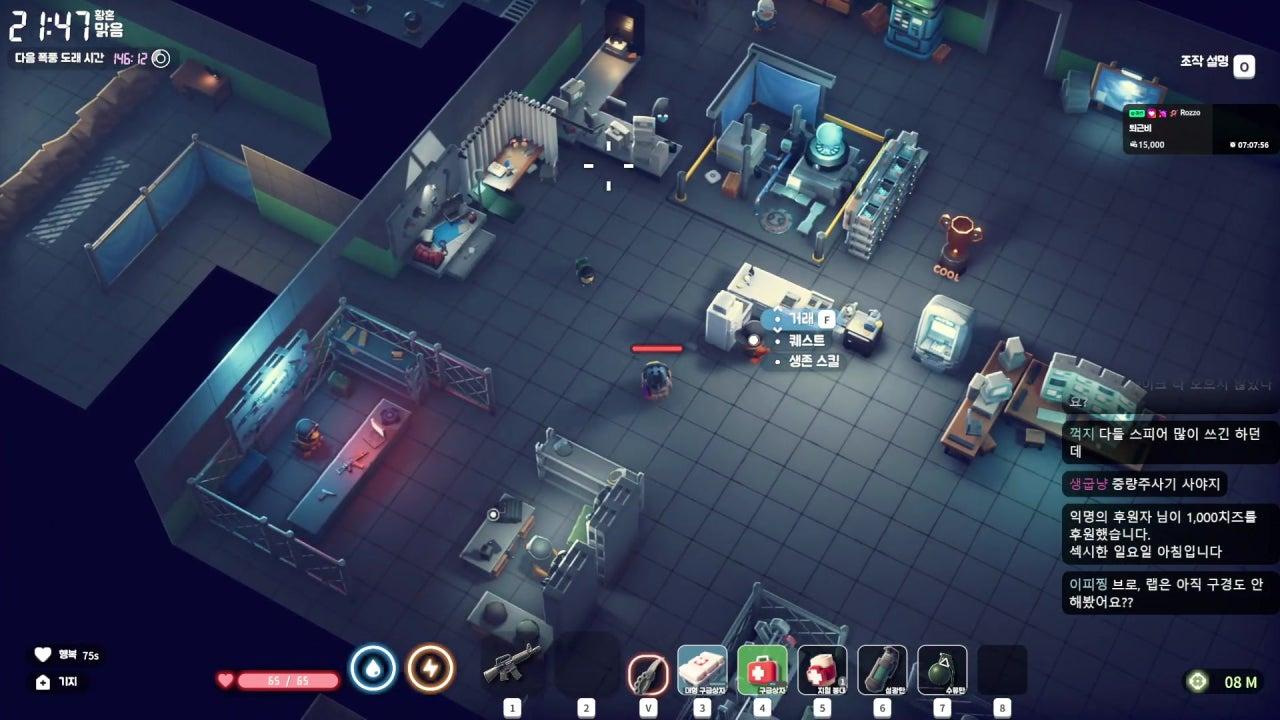
Task: Select the bandage item slot
Action: pos(822,669)
